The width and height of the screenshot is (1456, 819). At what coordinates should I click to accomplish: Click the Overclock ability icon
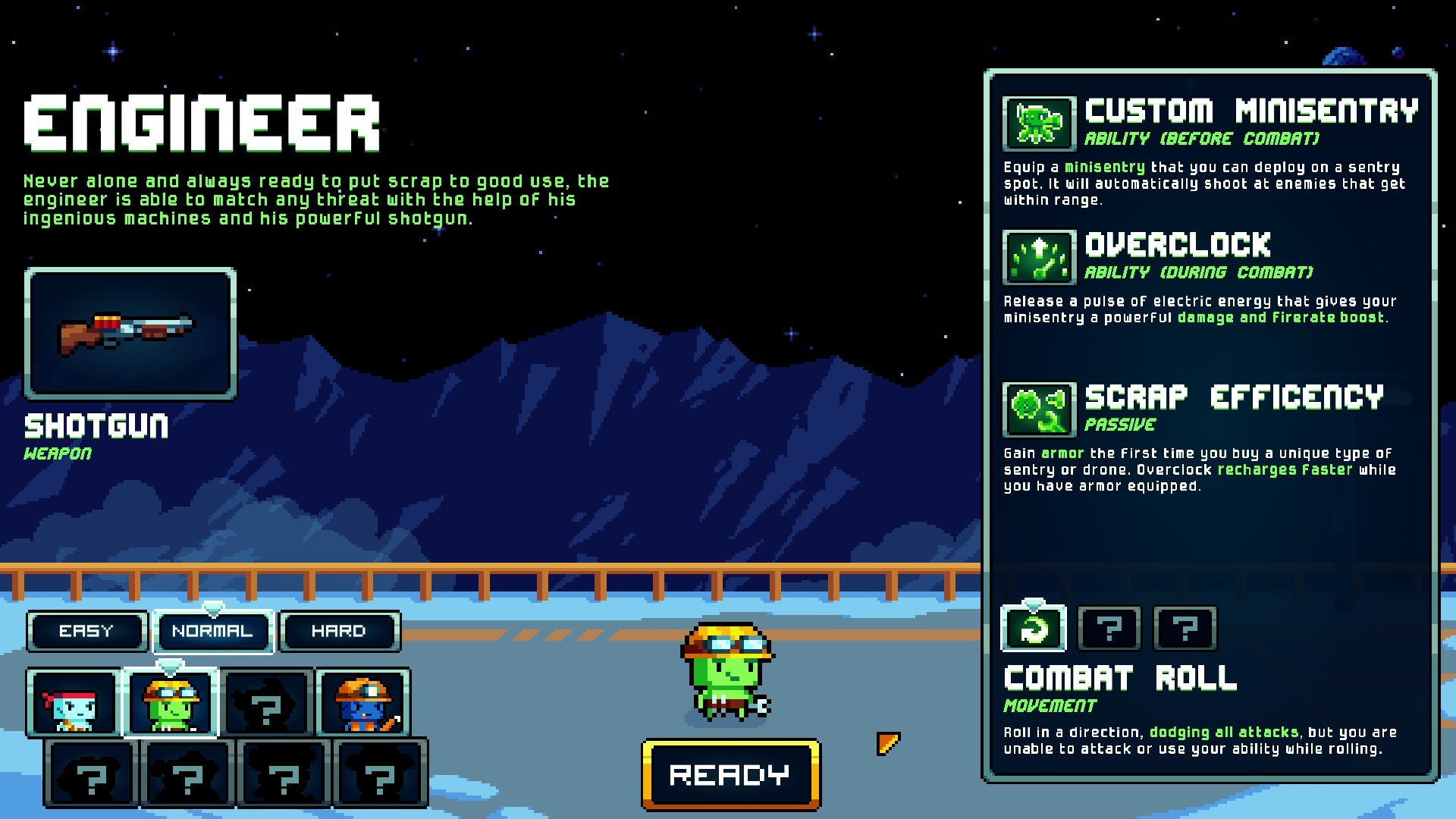pyautogui.click(x=1038, y=257)
